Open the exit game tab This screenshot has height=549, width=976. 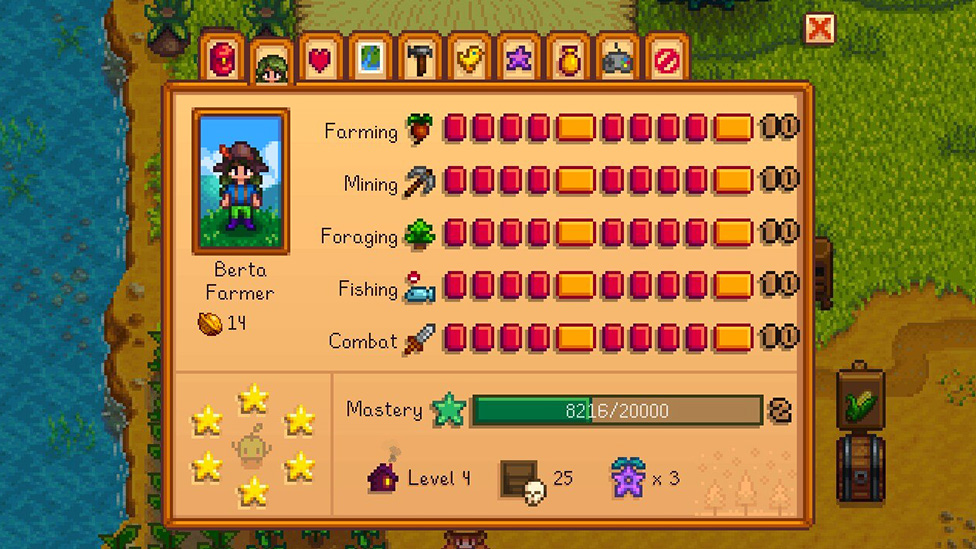[666, 60]
